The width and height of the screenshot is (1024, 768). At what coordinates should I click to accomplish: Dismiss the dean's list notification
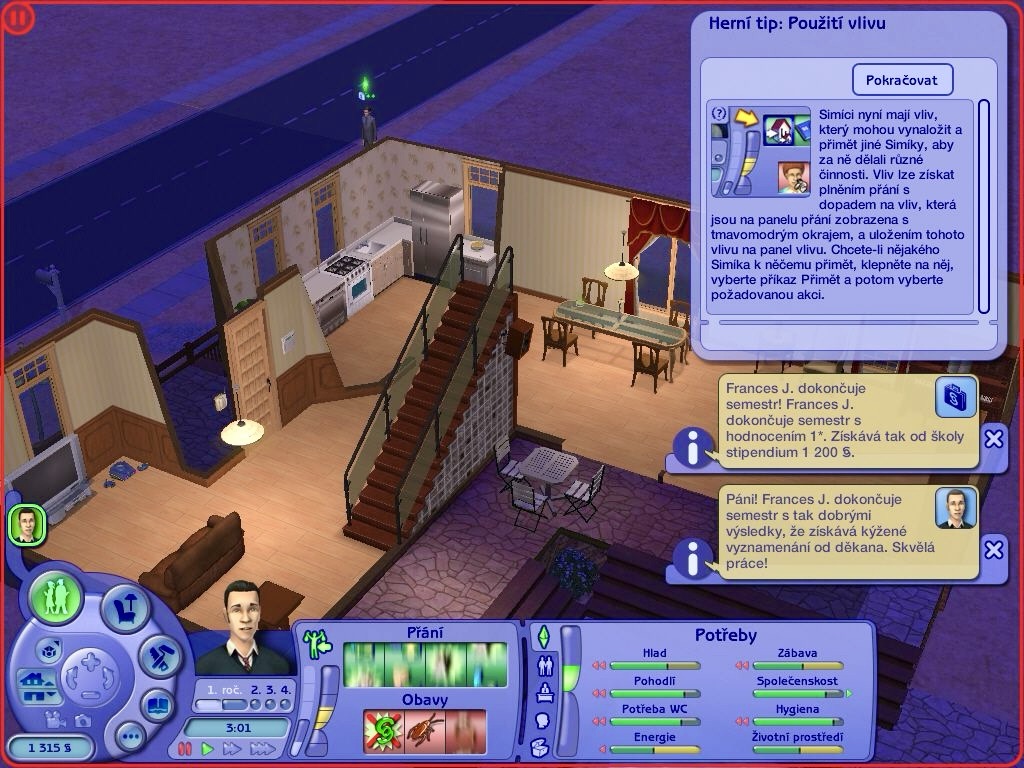(x=993, y=549)
